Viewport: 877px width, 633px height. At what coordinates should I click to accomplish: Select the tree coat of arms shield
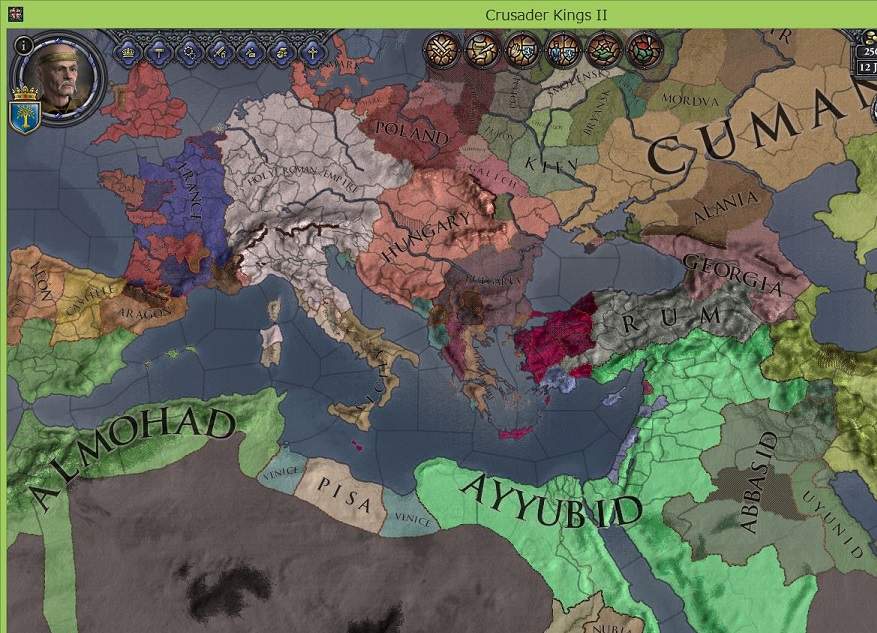(24, 114)
